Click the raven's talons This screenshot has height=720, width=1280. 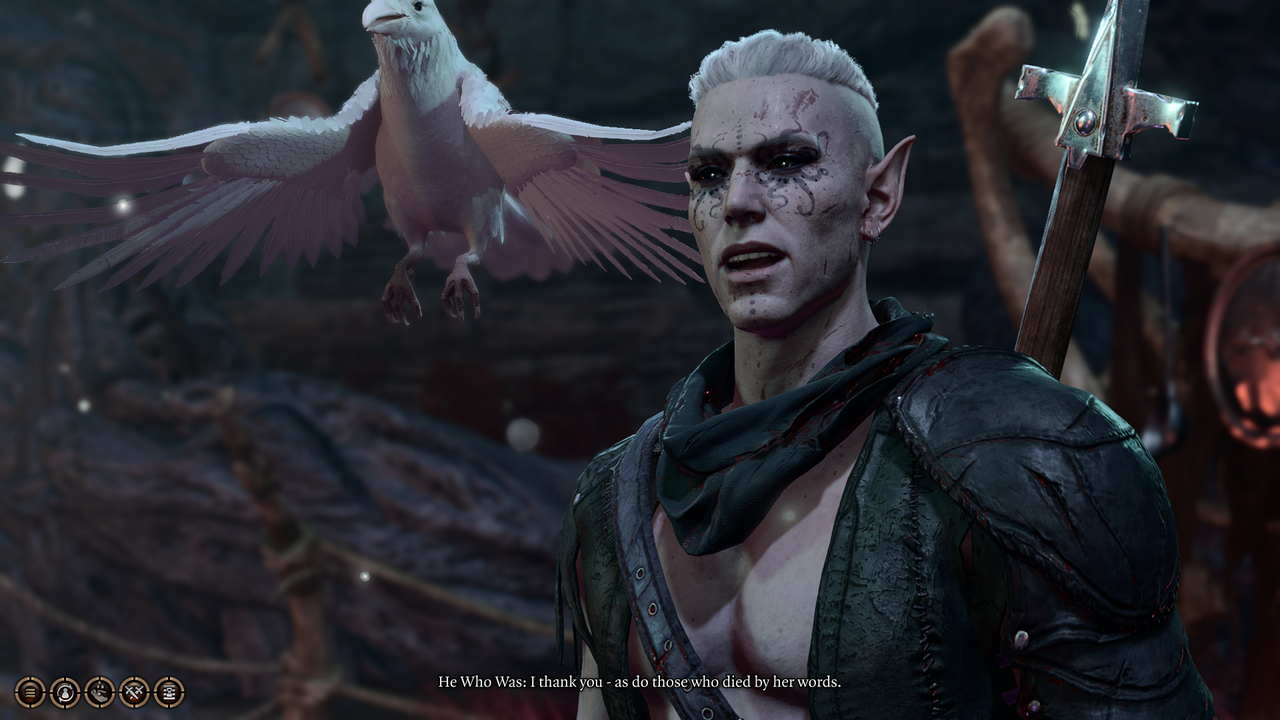[x=430, y=290]
